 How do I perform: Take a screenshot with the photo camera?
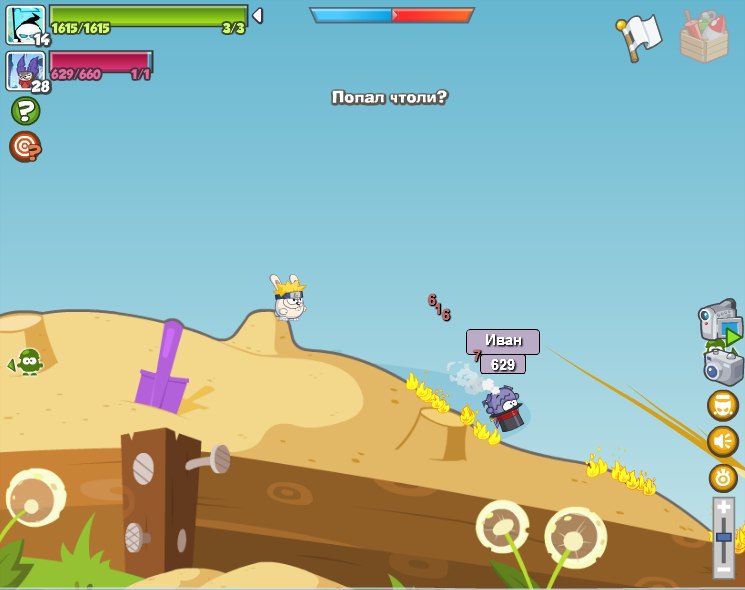[x=723, y=367]
